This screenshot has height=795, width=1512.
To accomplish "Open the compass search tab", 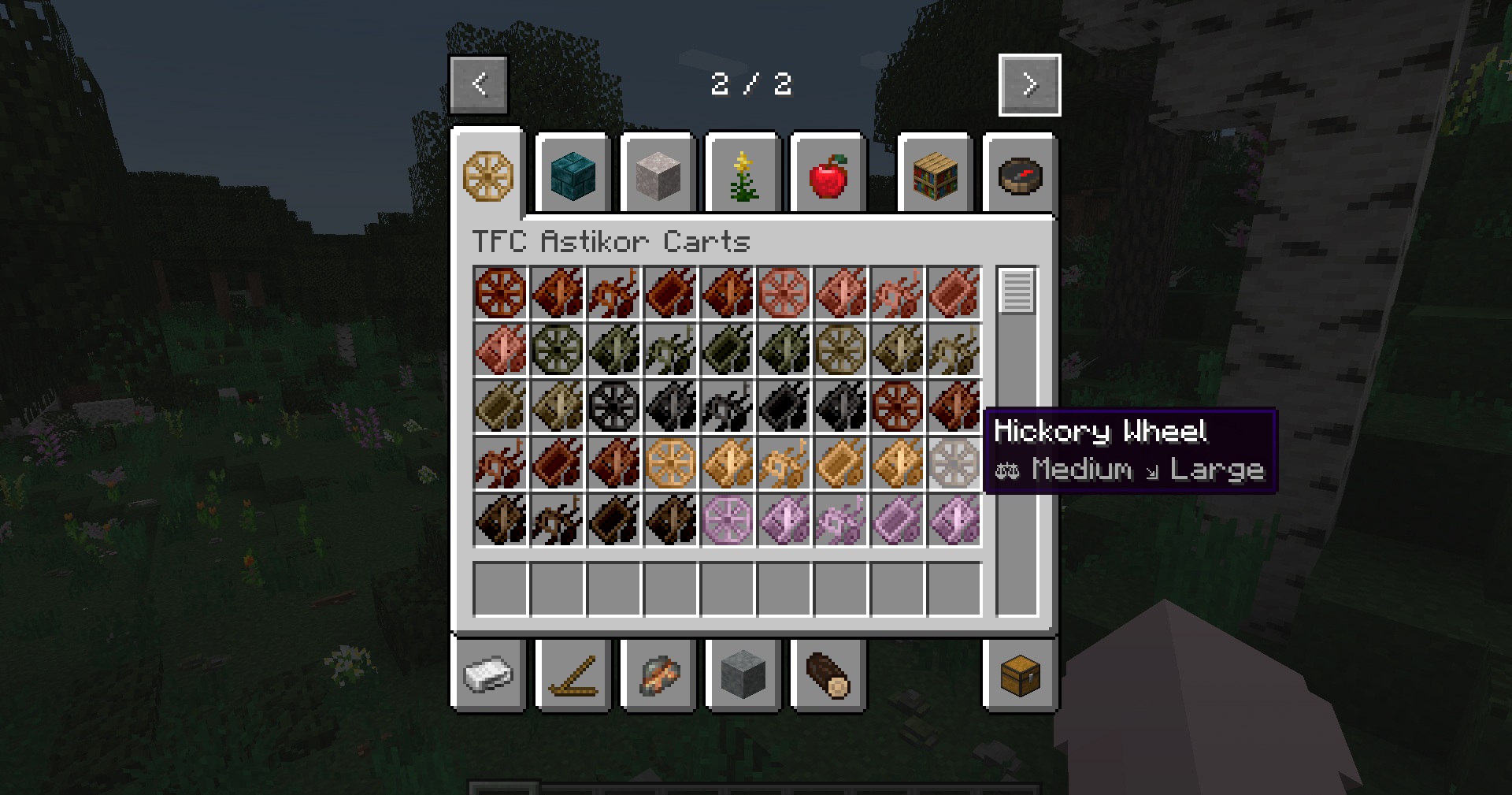I will coord(1020,175).
